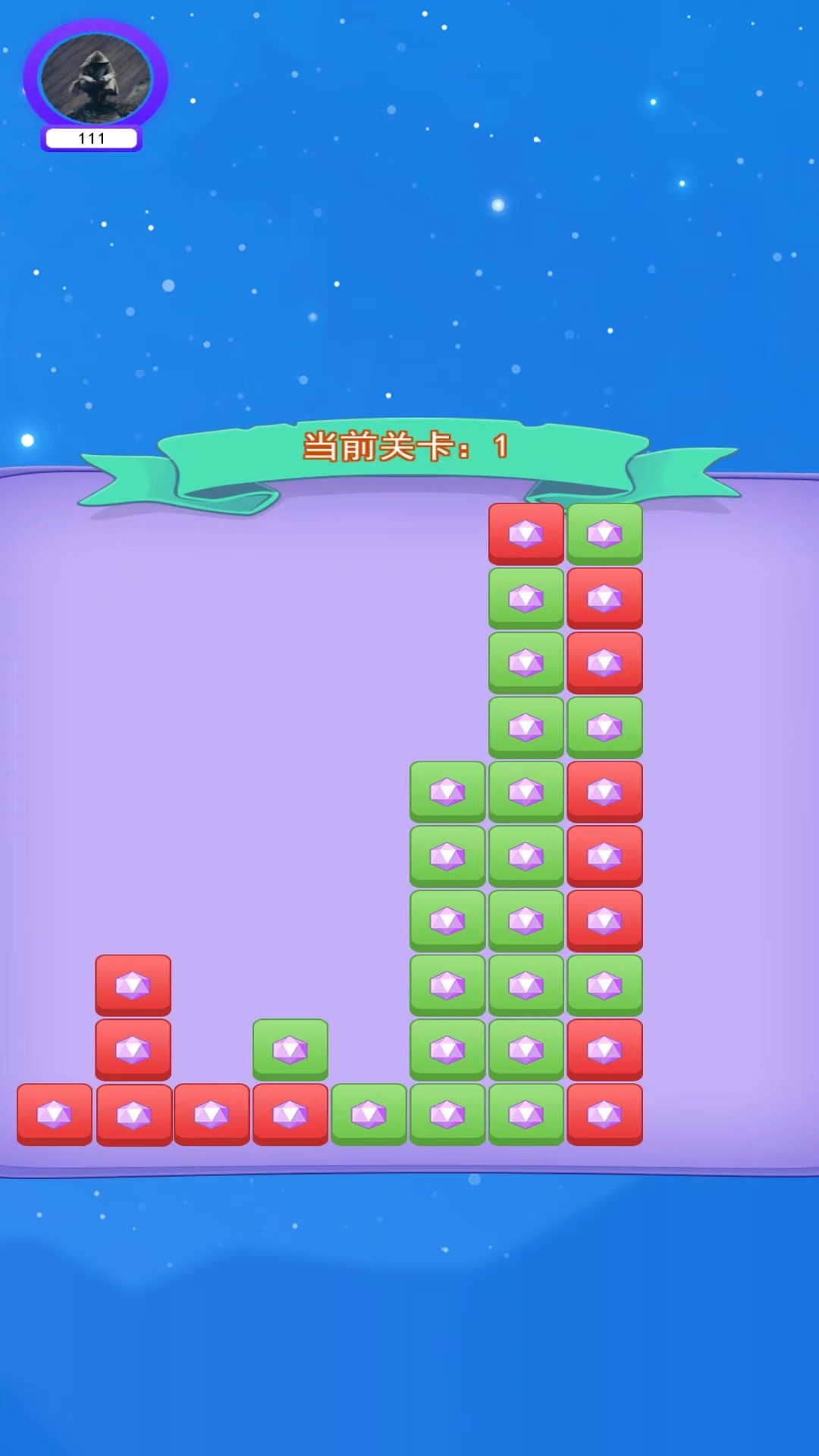This screenshot has height=1456, width=819.
Task: Choose the green block capping the tallest red-green column
Action: pyautogui.click(x=605, y=534)
